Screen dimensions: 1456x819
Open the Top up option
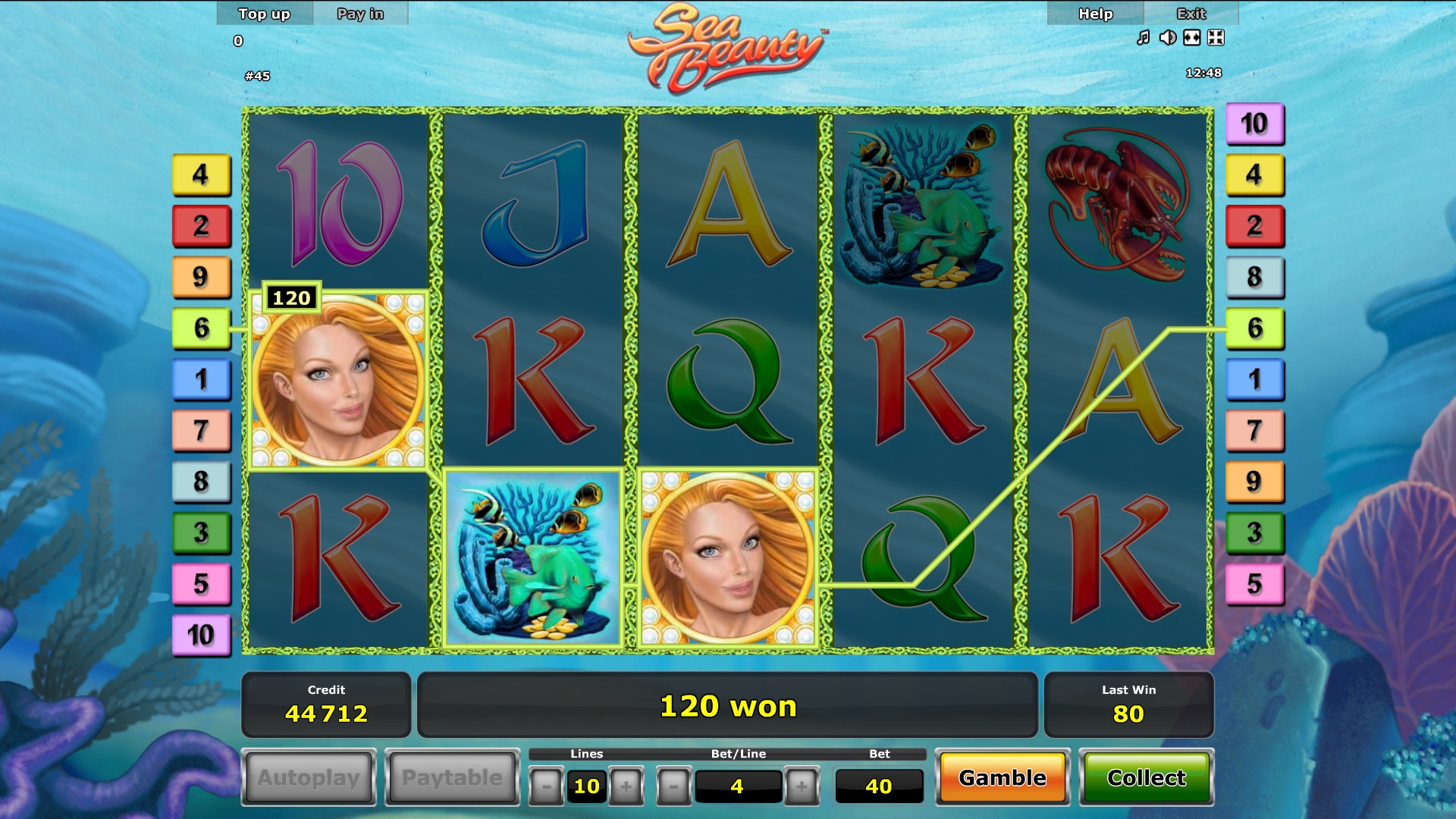tap(264, 14)
